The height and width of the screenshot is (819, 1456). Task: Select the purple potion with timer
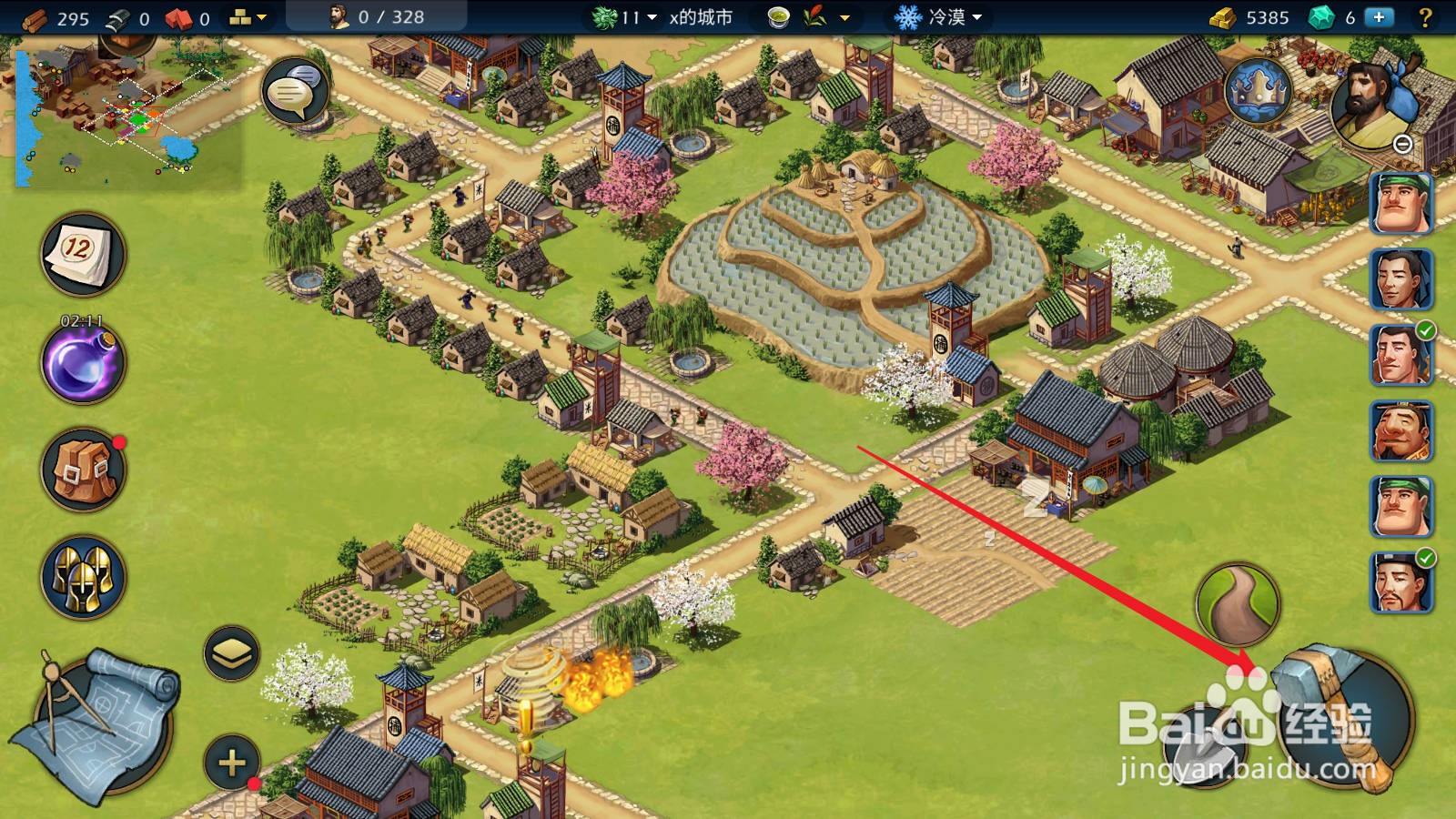click(82, 363)
